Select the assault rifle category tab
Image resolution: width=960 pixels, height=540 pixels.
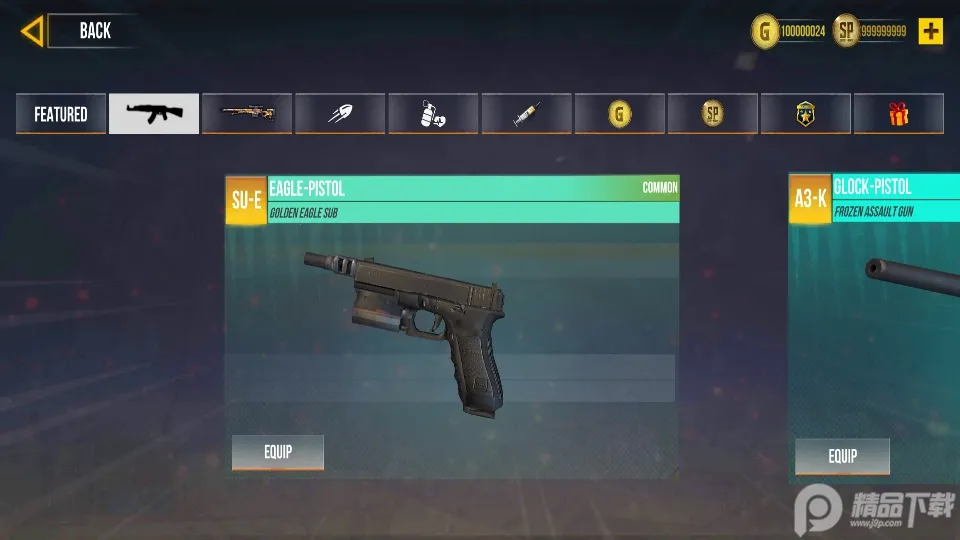154,114
